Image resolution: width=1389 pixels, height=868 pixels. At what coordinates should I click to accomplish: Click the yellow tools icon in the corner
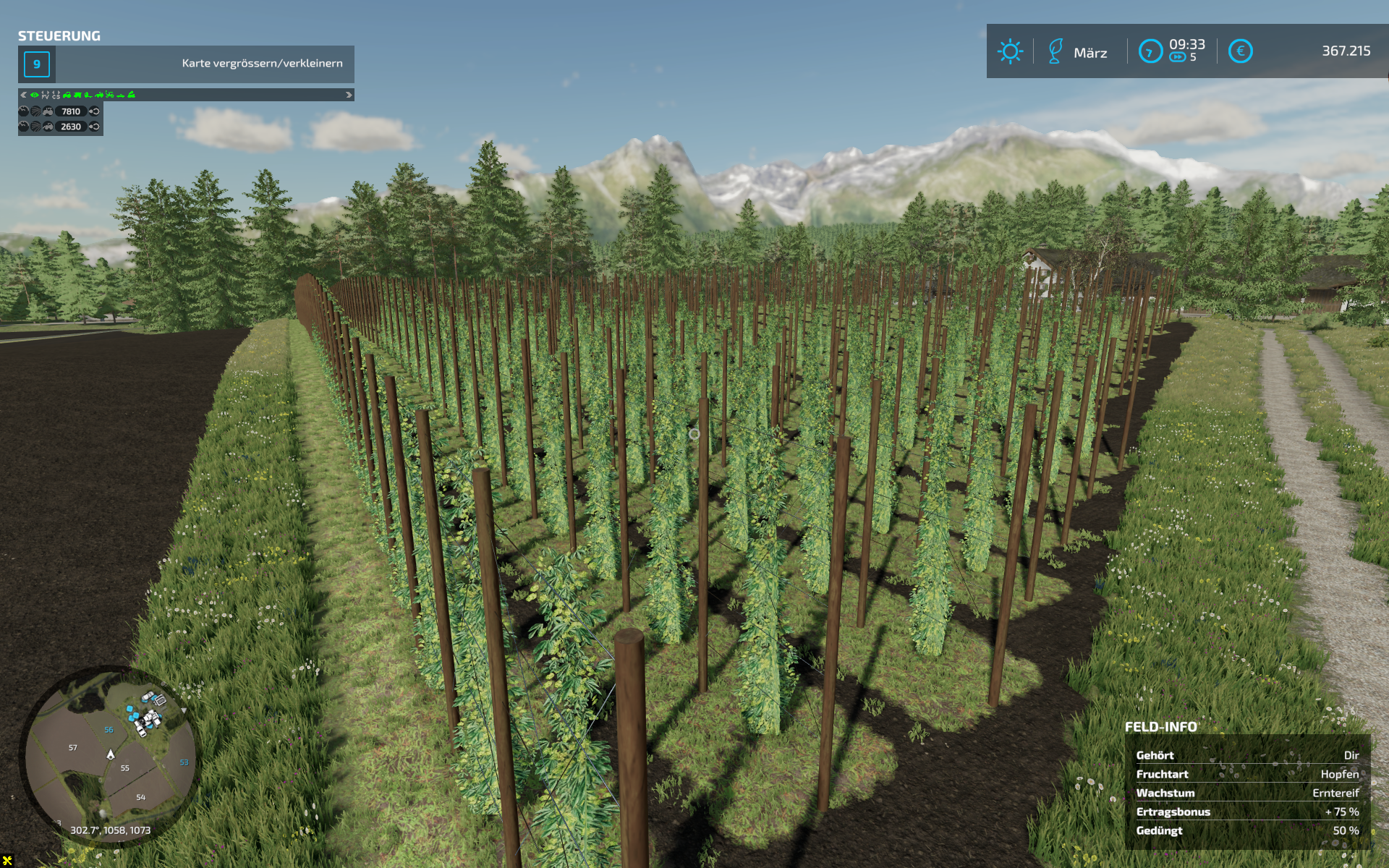7,860
